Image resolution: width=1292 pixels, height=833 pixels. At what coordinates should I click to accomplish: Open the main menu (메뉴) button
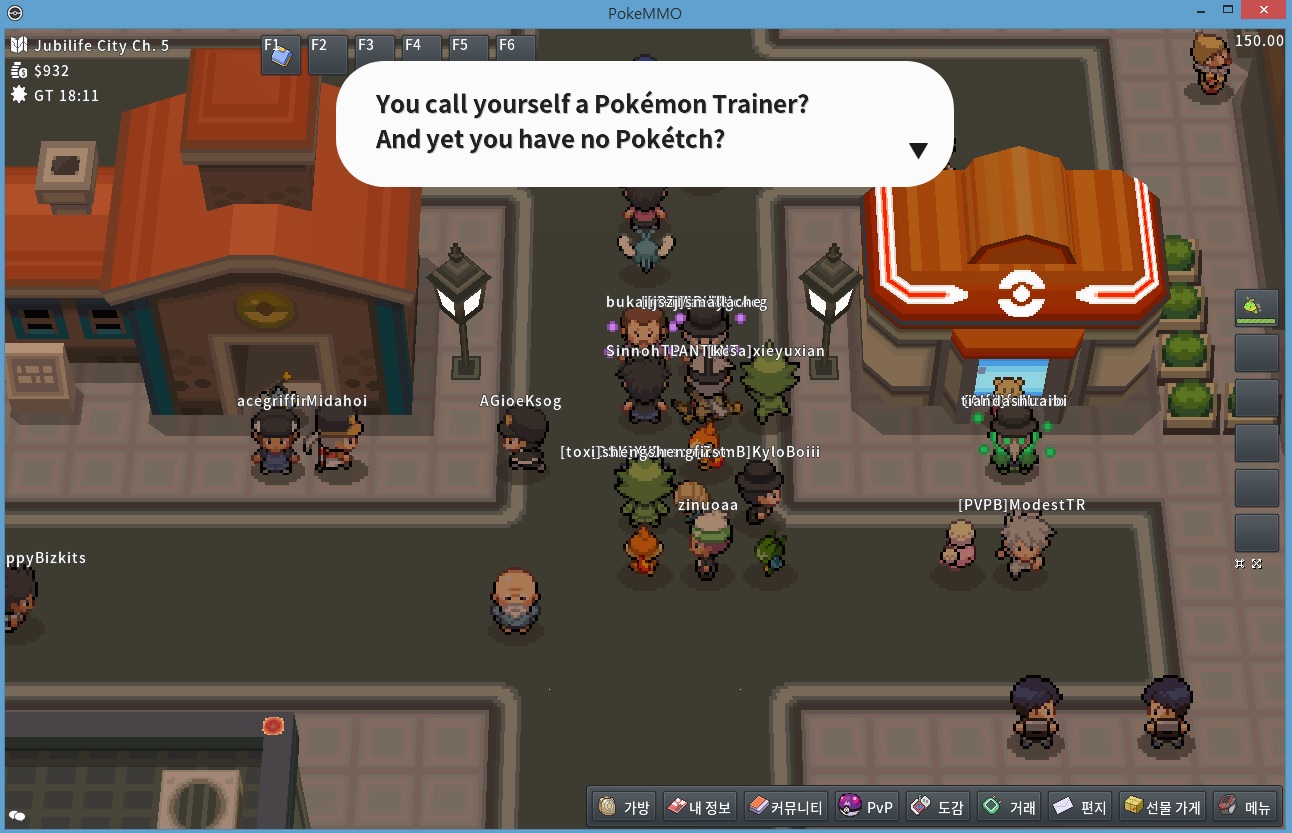[1244, 806]
